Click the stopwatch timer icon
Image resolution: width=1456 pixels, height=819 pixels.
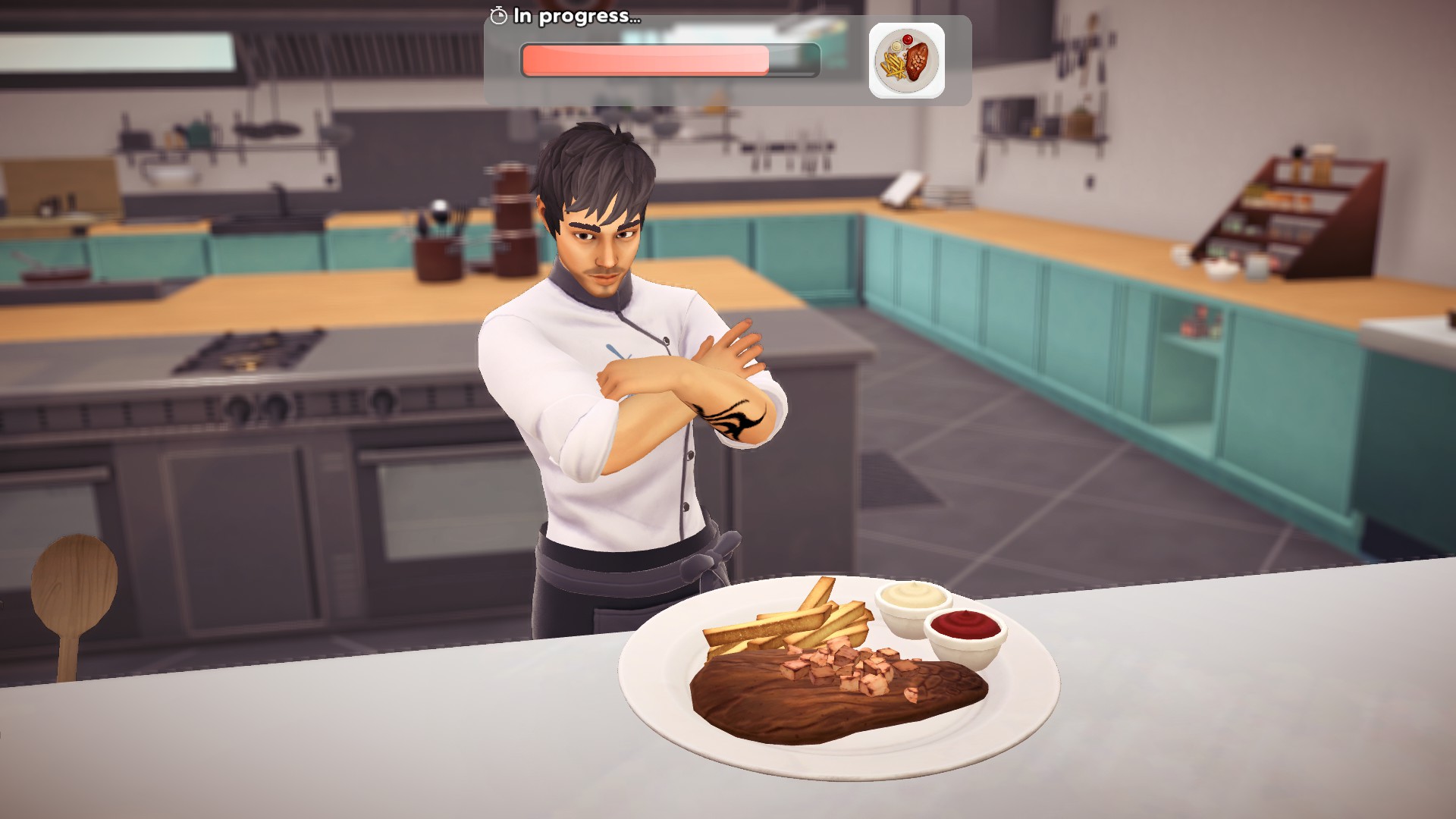click(x=498, y=14)
